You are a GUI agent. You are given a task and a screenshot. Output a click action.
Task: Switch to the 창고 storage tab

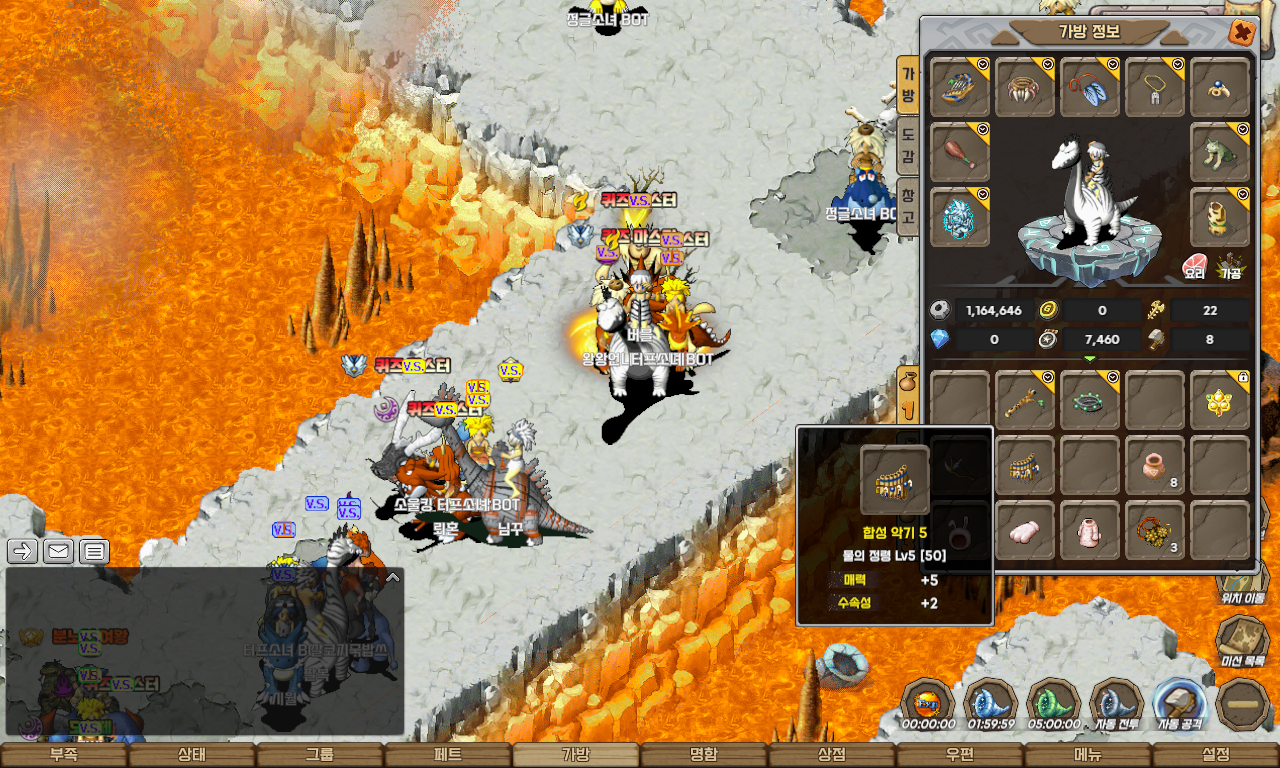pos(908,202)
